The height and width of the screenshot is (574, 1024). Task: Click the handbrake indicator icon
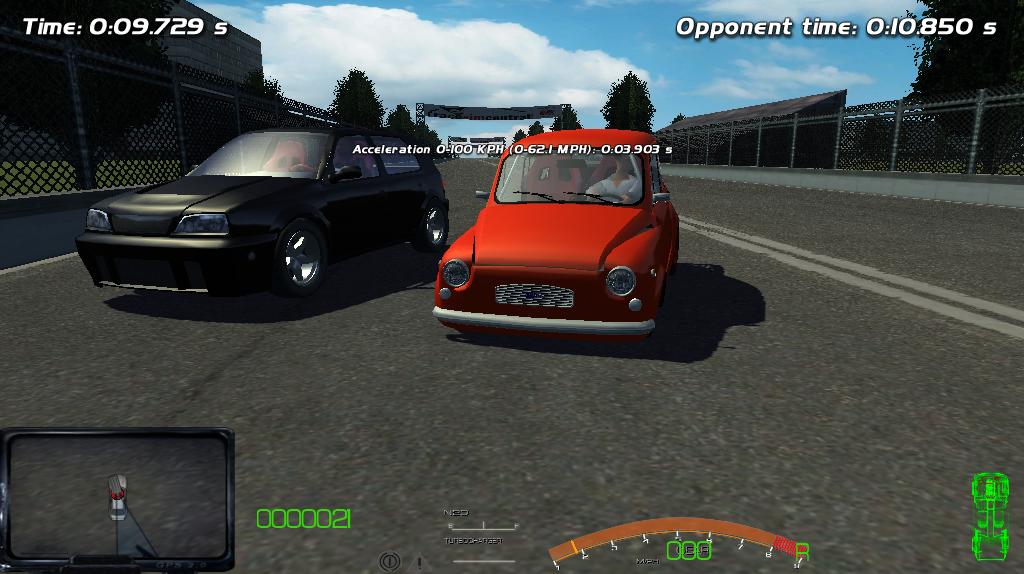click(x=390, y=562)
